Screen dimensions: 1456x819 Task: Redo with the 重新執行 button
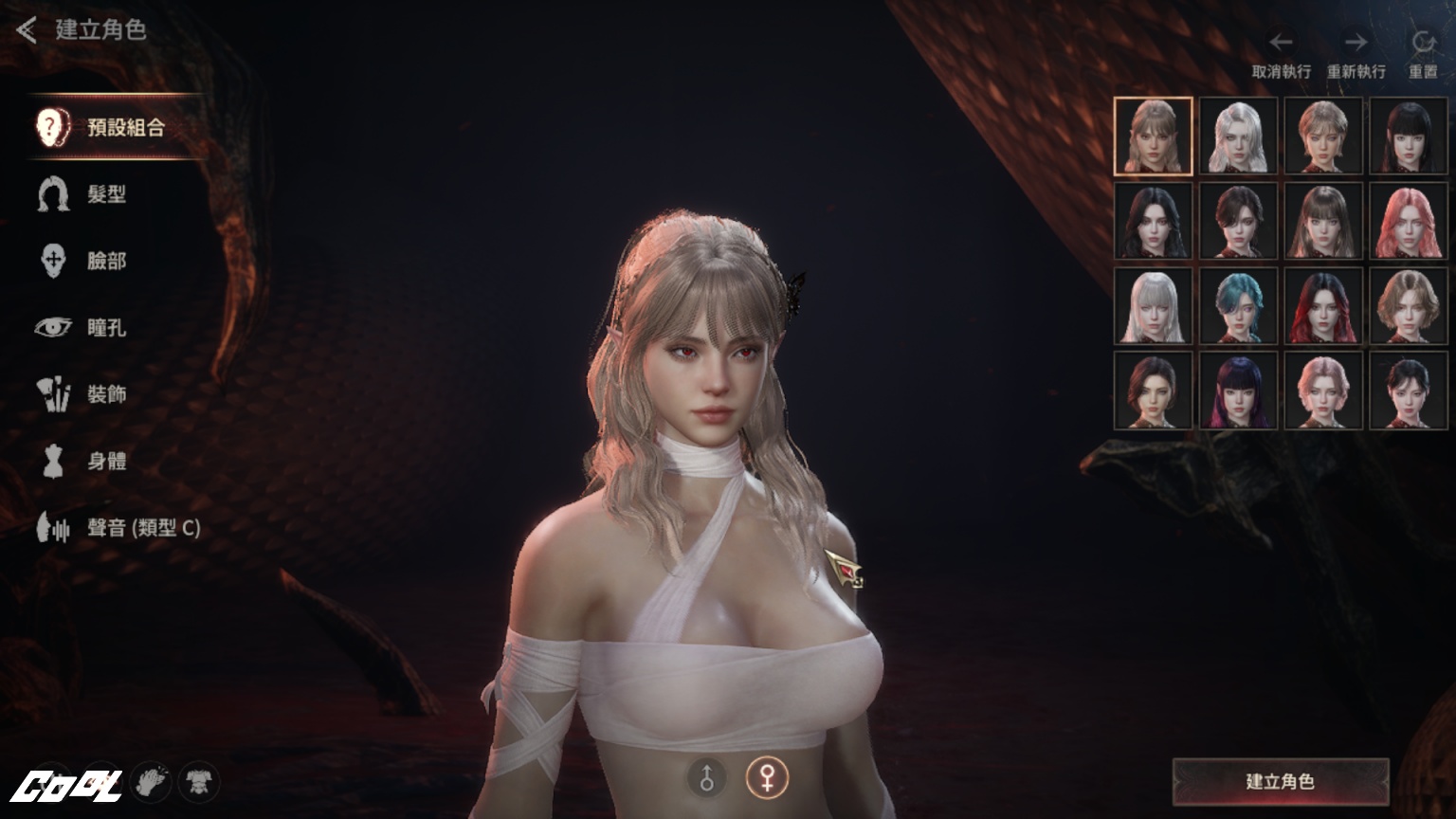point(1356,55)
